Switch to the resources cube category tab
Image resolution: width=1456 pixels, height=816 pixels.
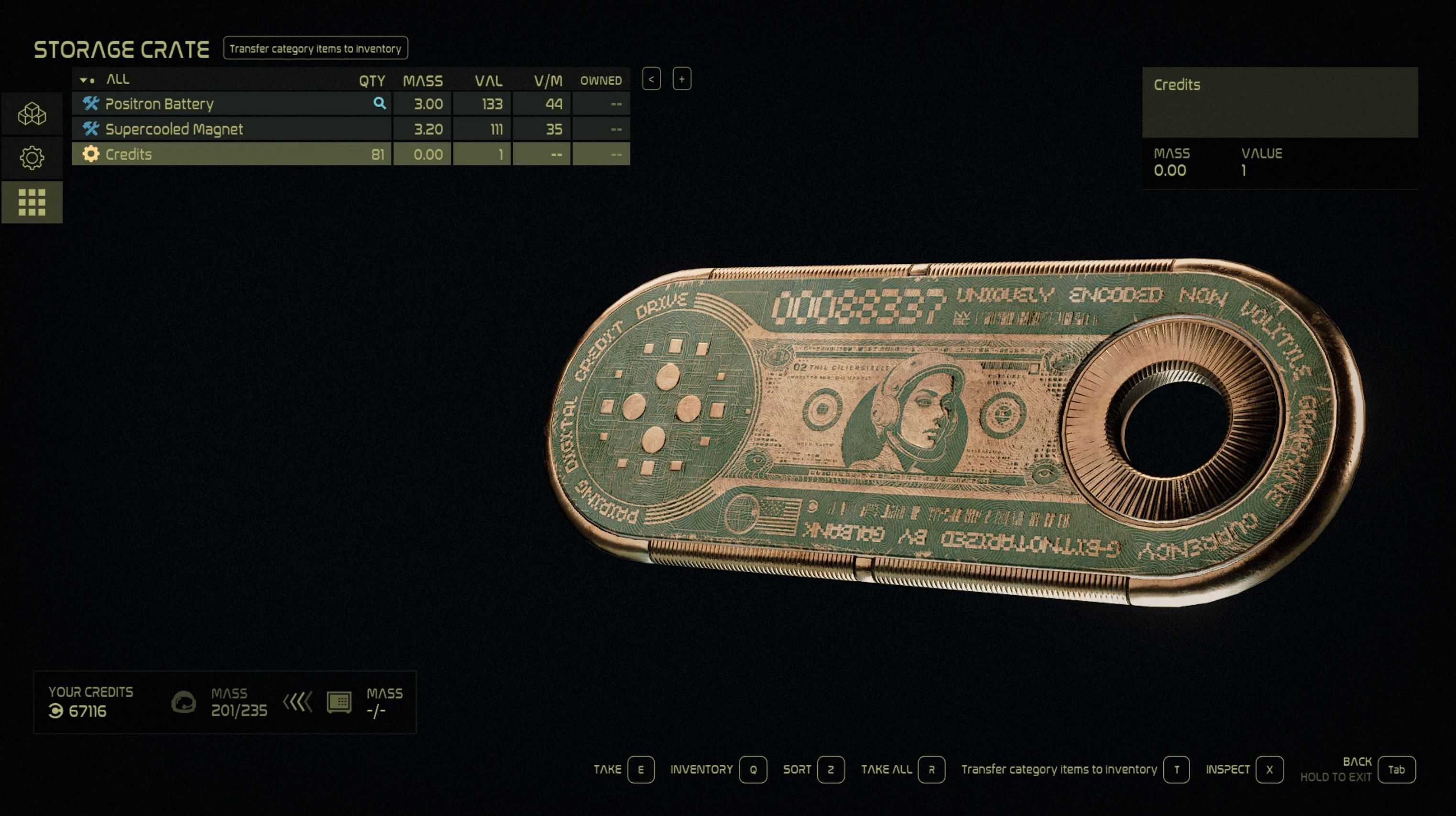32,114
